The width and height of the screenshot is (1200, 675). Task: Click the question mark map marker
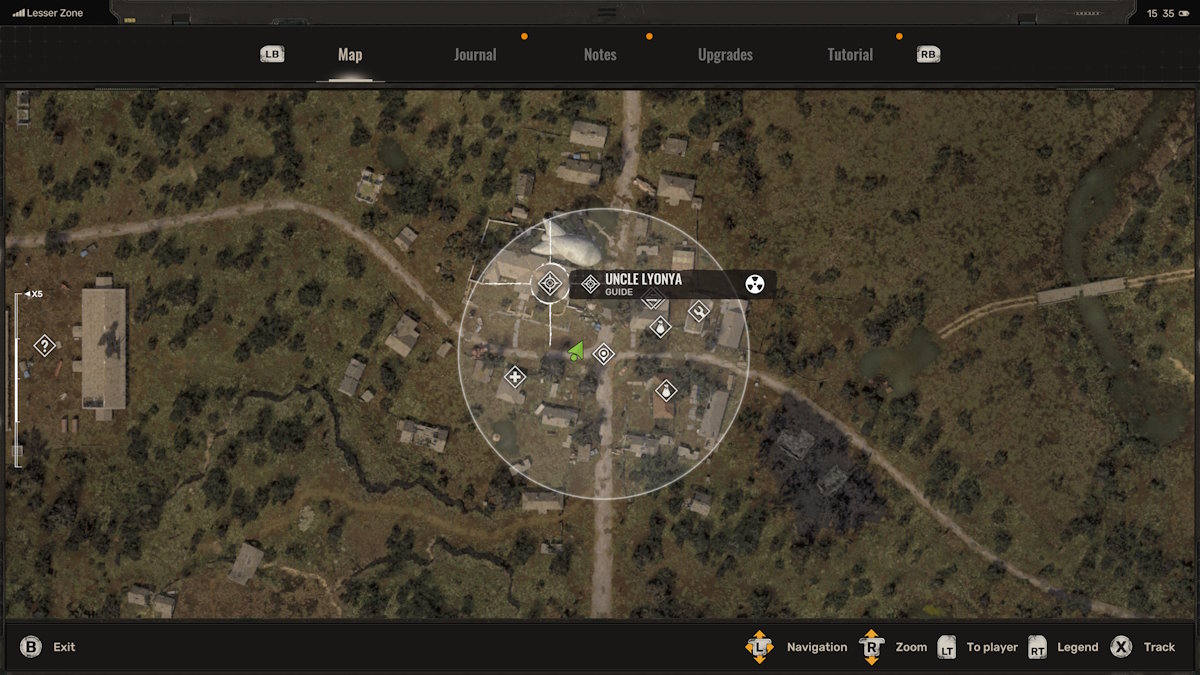point(44,346)
